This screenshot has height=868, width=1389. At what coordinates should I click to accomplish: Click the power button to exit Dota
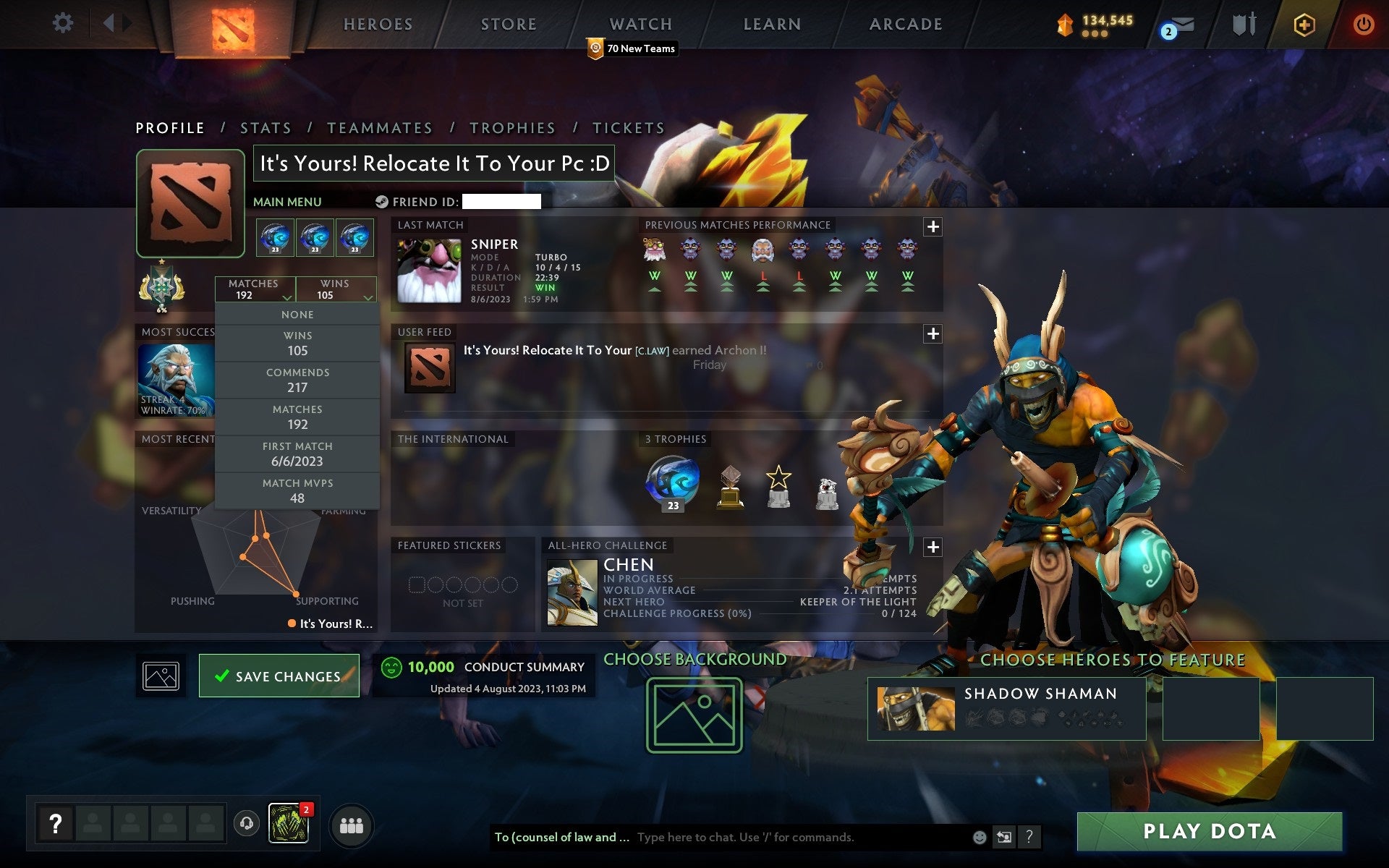pos(1362,24)
